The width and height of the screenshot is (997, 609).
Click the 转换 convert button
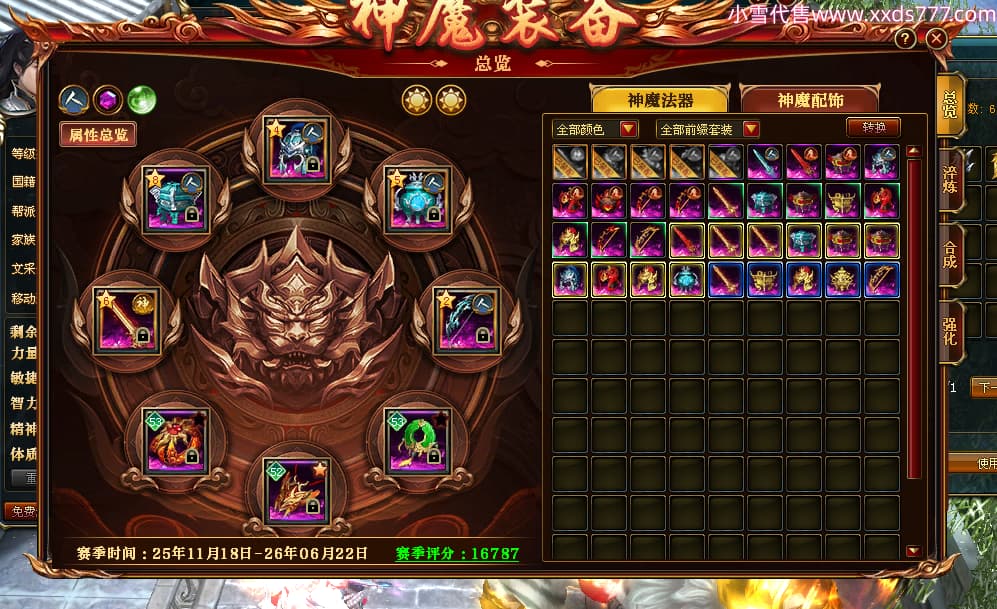[873, 127]
